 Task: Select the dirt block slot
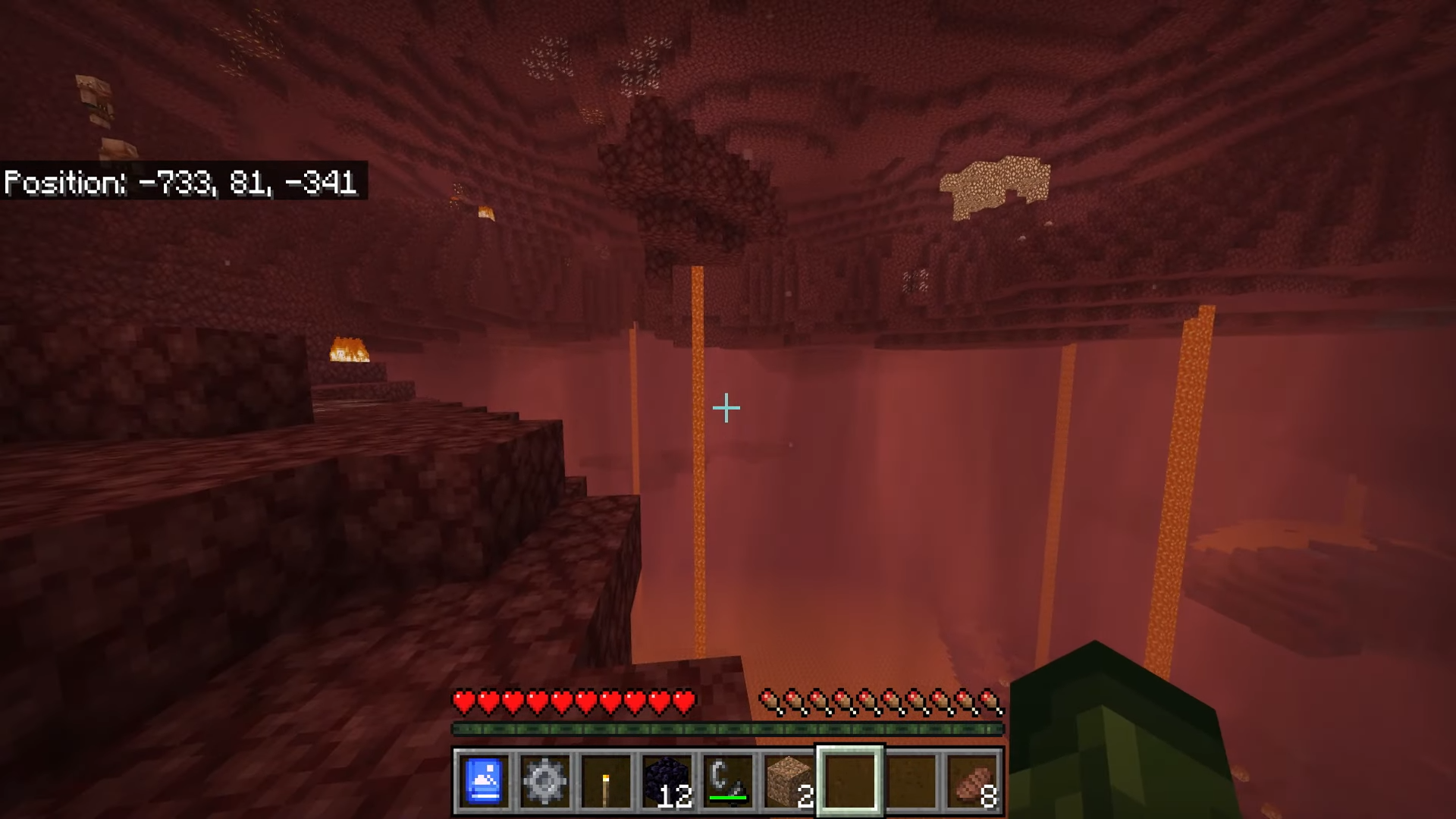(789, 781)
